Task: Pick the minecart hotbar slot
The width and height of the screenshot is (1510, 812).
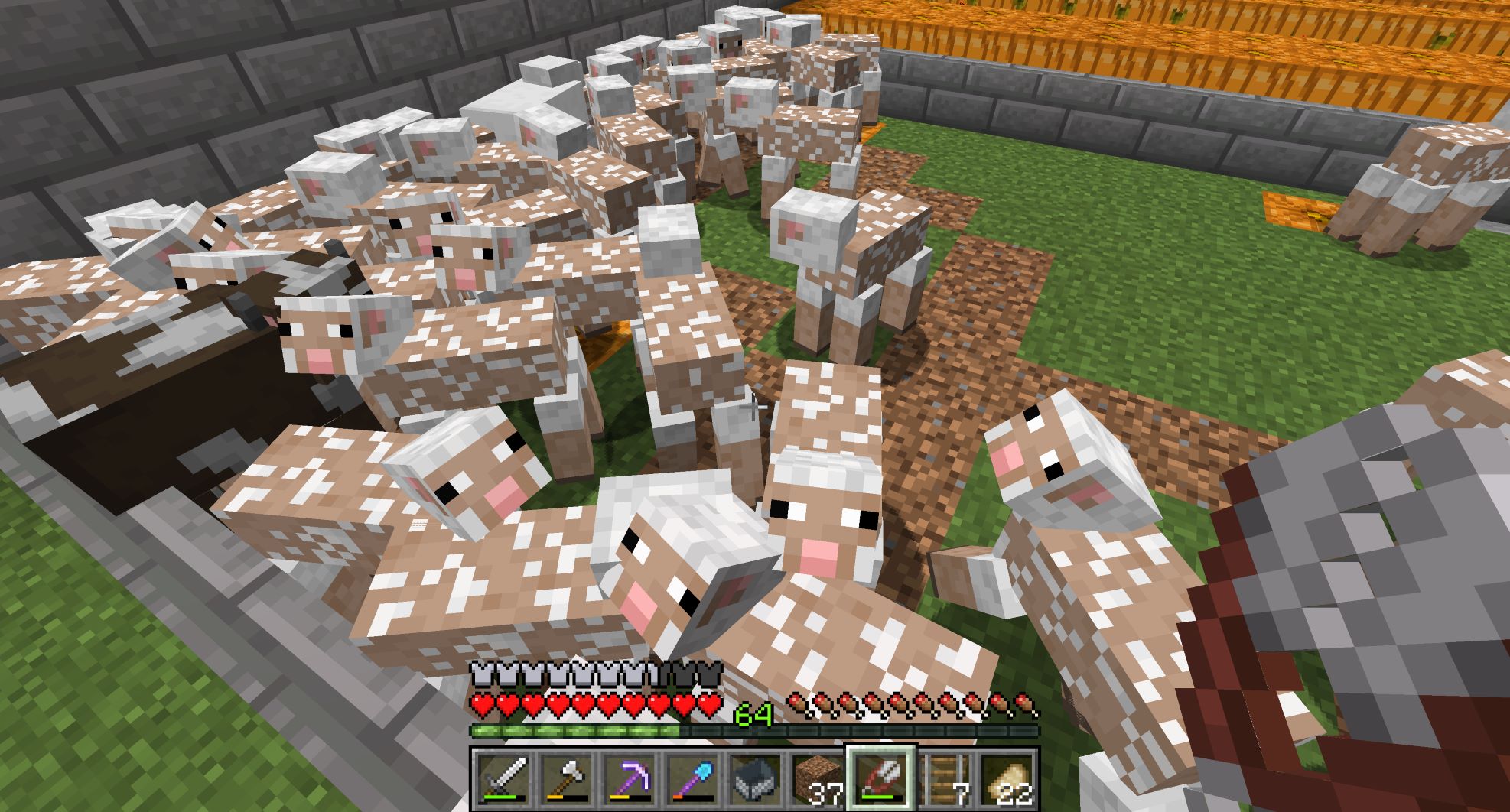Action: click(x=753, y=780)
